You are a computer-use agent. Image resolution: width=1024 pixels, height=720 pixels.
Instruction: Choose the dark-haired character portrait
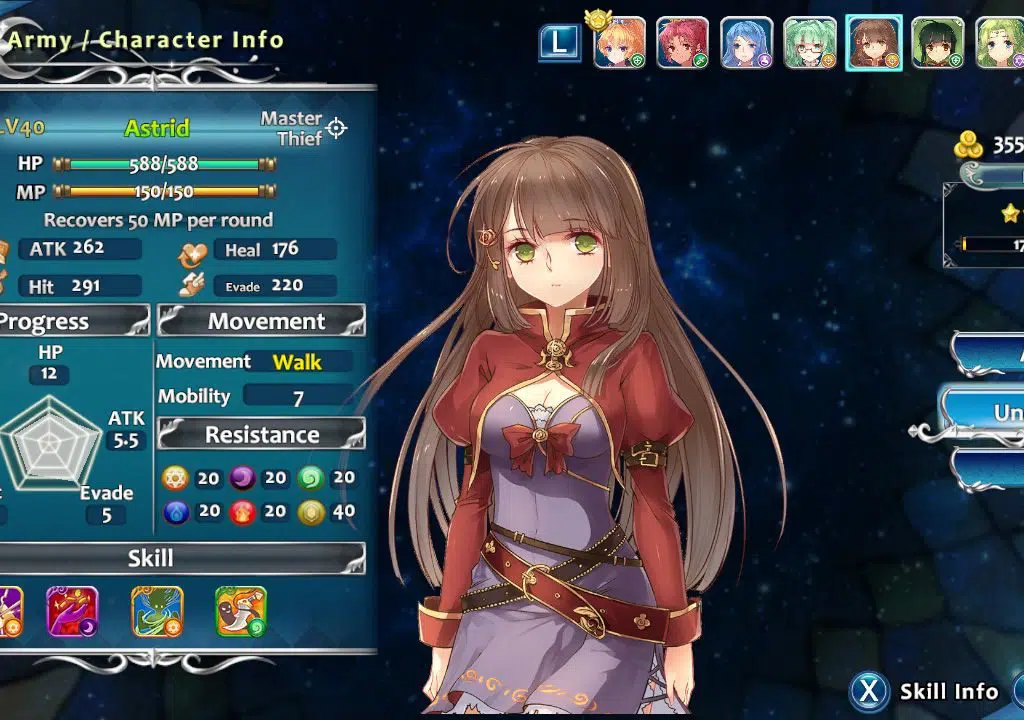point(938,43)
